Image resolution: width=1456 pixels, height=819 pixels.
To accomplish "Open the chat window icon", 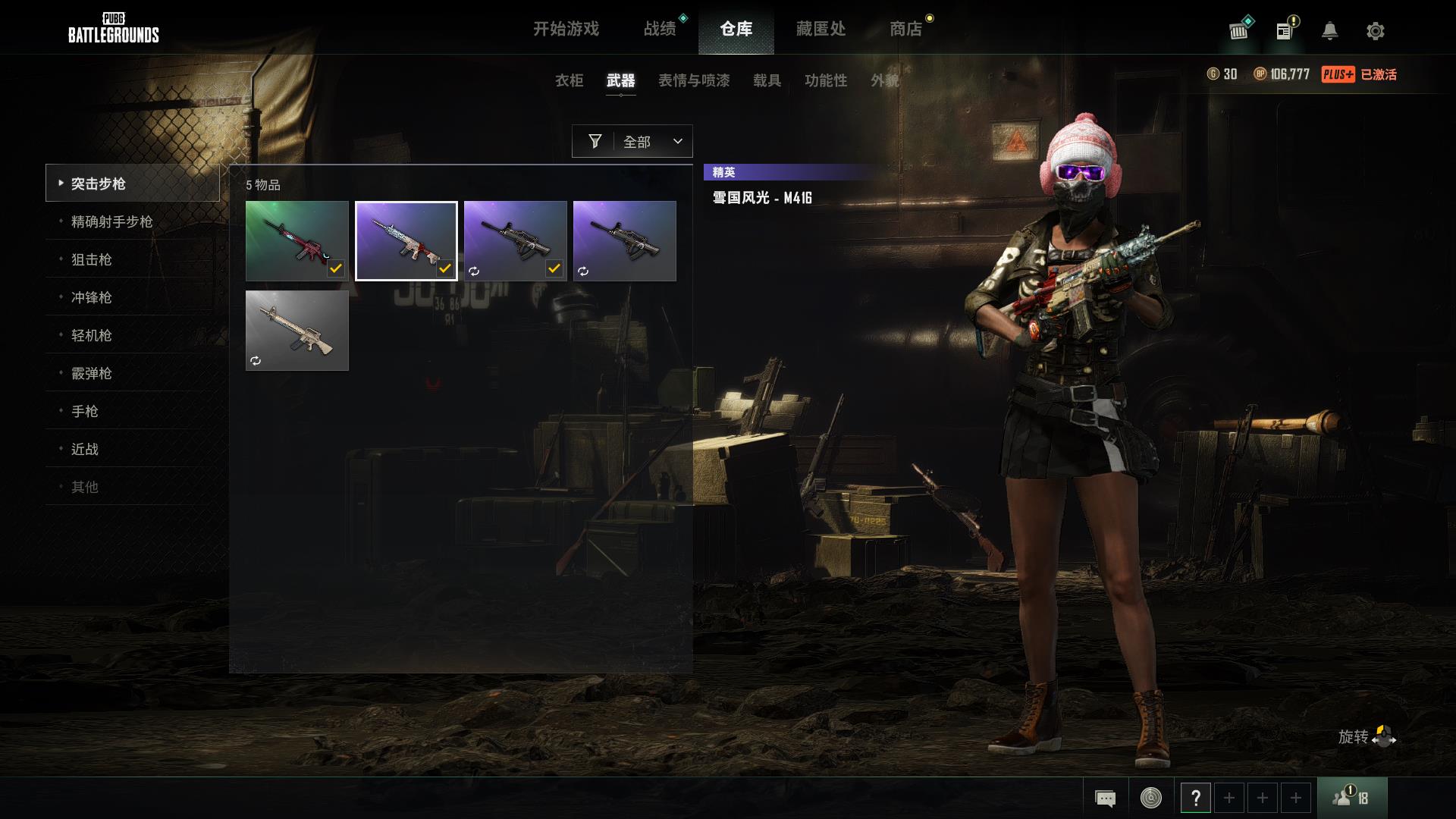I will (1105, 798).
